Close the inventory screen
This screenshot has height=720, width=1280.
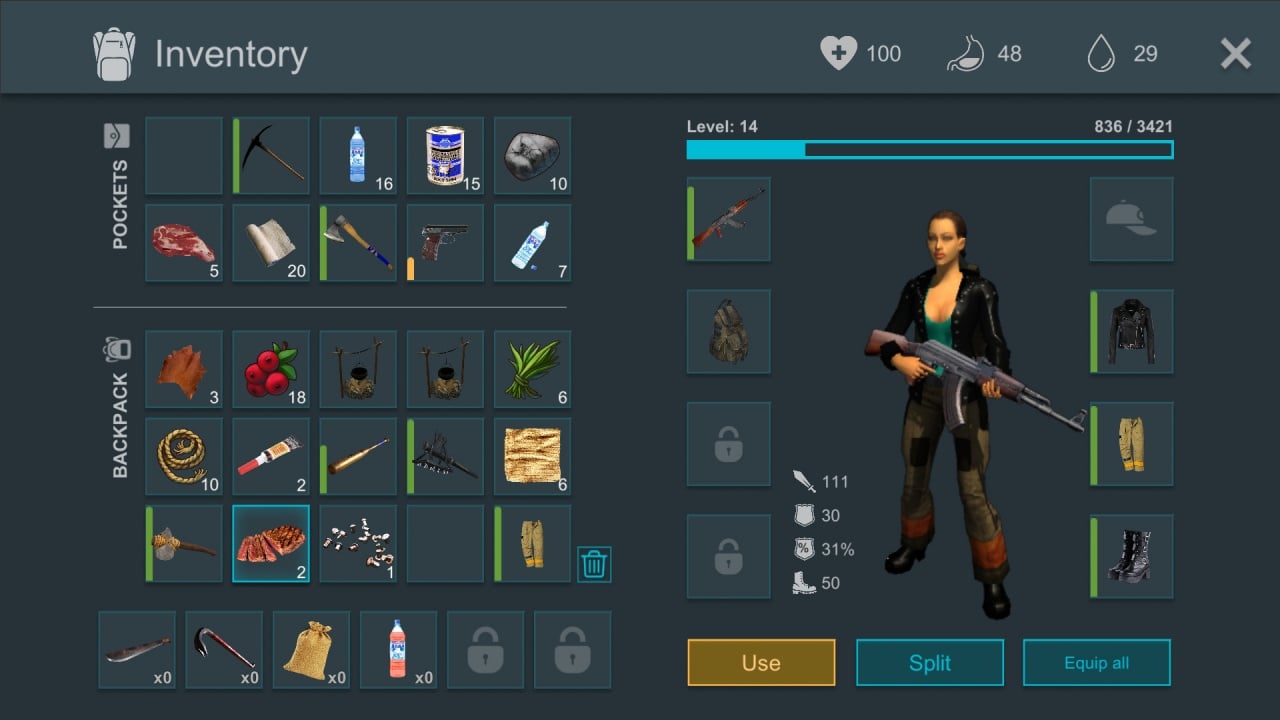pos(1236,54)
